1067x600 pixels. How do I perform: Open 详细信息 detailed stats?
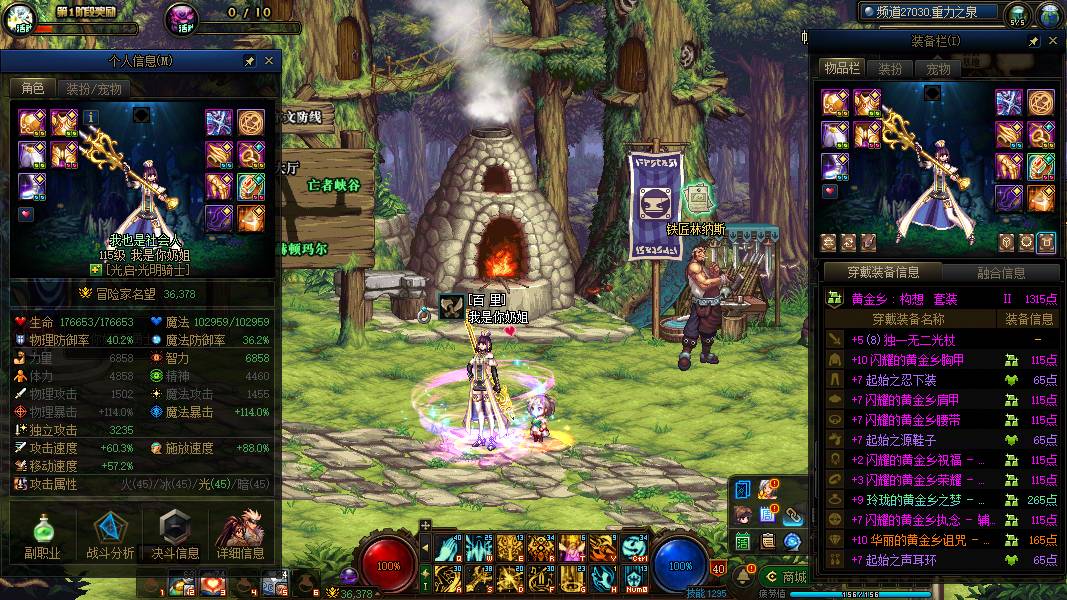pos(241,535)
